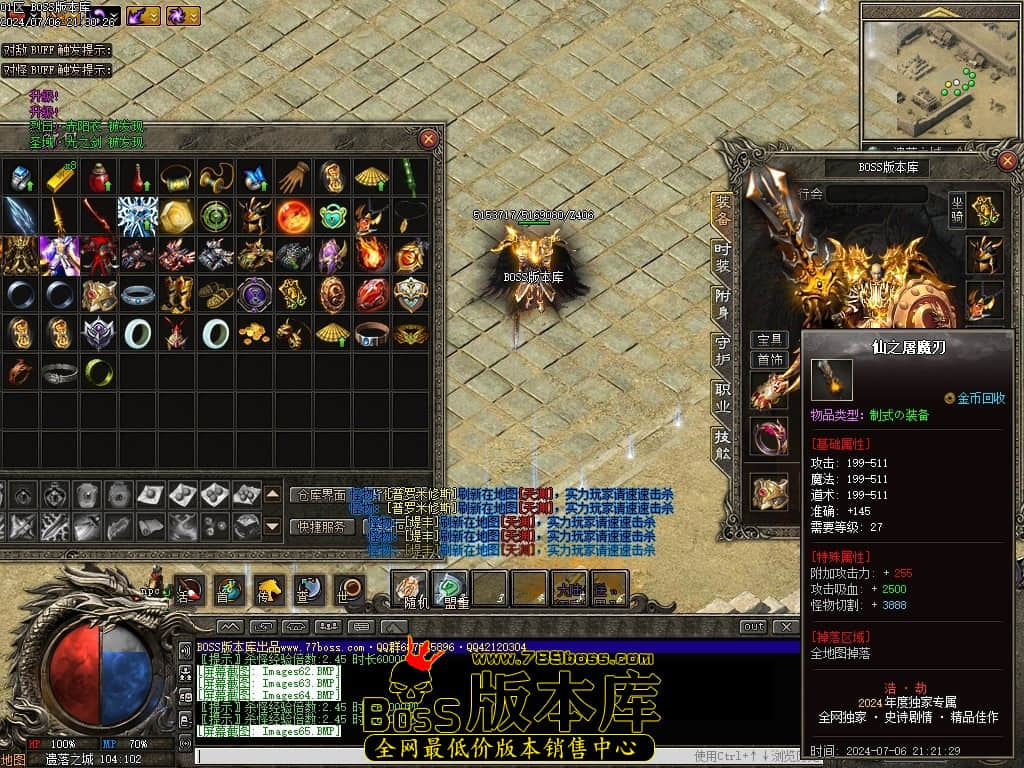This screenshot has width=1024, height=768.
Task: Open the 附身 tab
Action: click(x=722, y=302)
